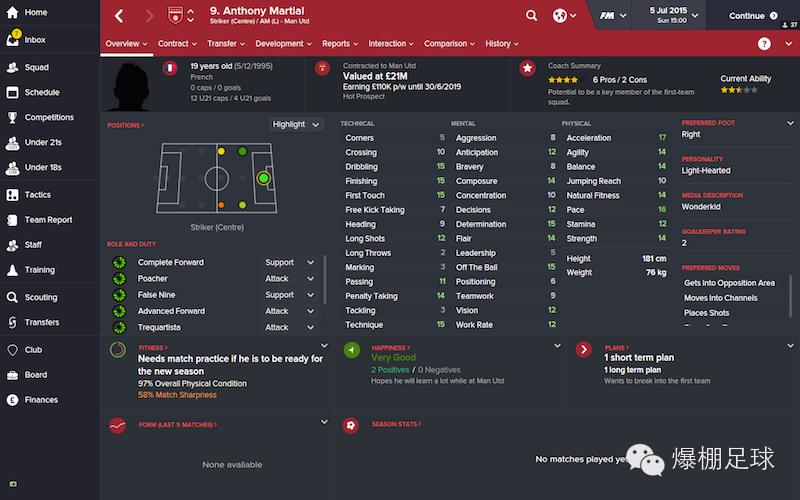
Task: Select Tactics in the sidebar
Action: 37,195
